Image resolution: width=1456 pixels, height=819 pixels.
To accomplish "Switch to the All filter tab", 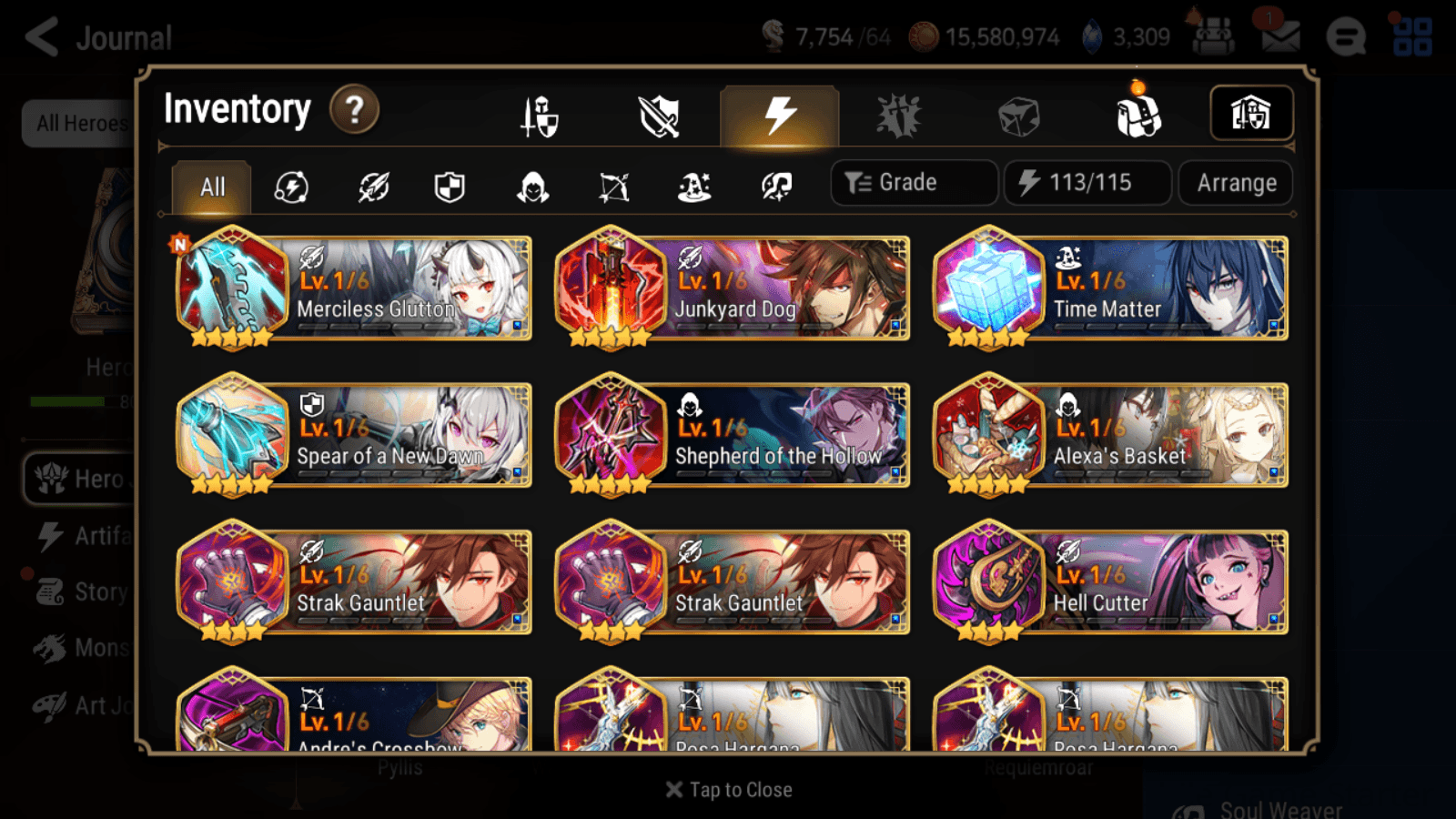I will [211, 187].
